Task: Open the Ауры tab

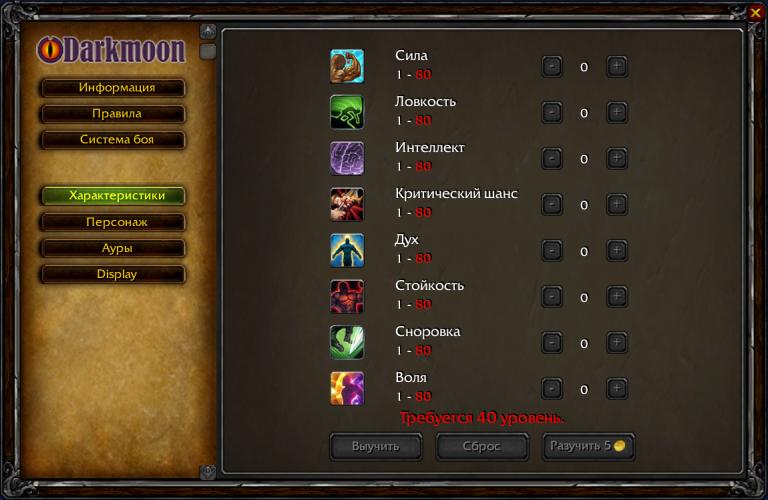Action: (x=113, y=248)
